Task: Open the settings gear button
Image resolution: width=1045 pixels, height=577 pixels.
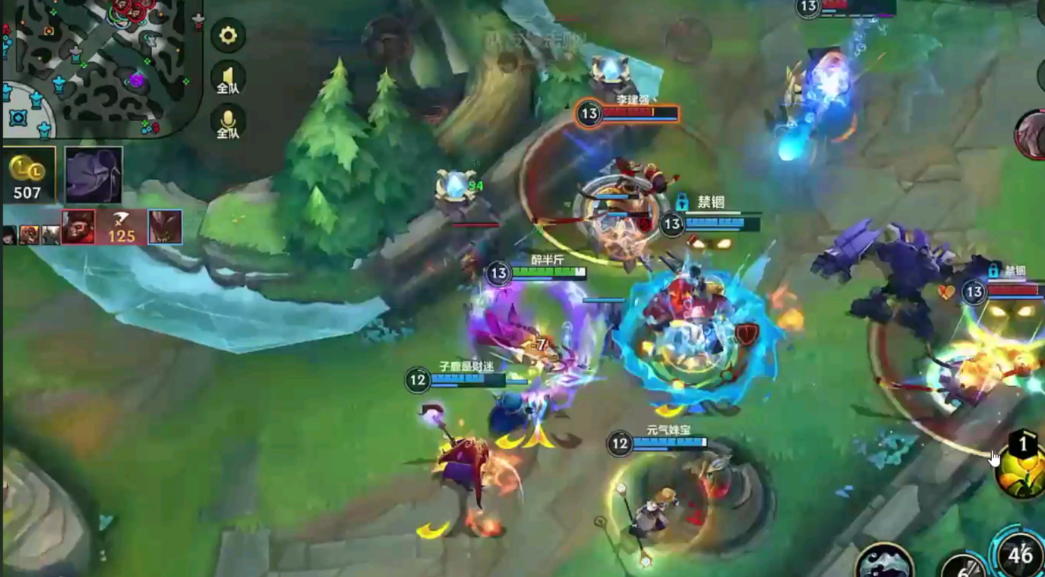Action: 228,36
